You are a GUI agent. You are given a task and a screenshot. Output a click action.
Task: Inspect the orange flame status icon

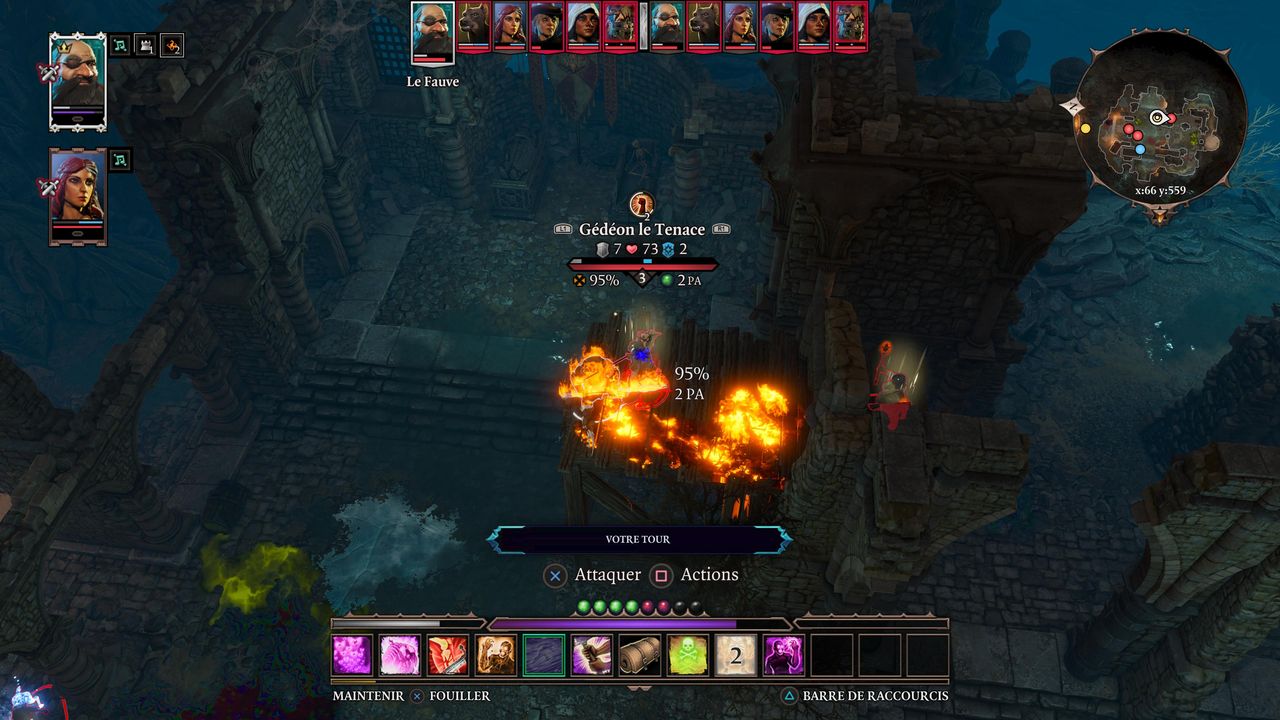click(x=172, y=45)
